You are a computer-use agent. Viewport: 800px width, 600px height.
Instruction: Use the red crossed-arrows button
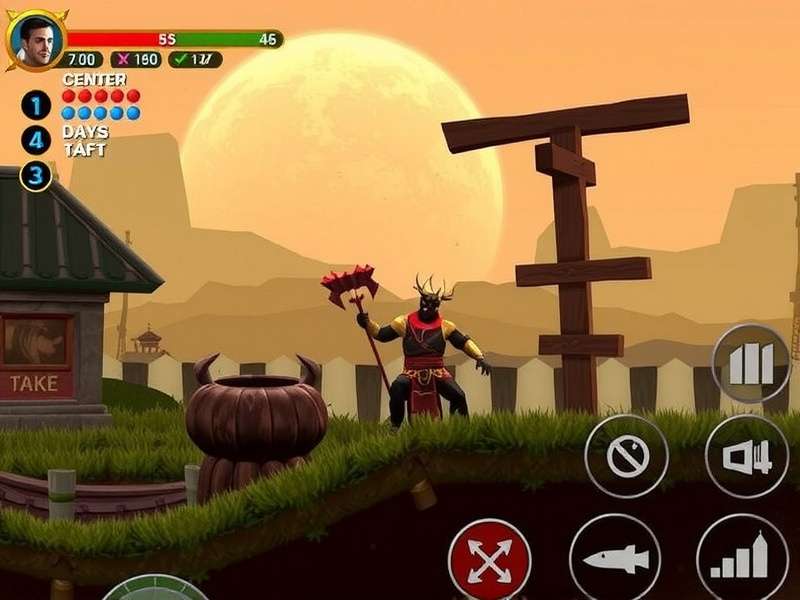[489, 559]
